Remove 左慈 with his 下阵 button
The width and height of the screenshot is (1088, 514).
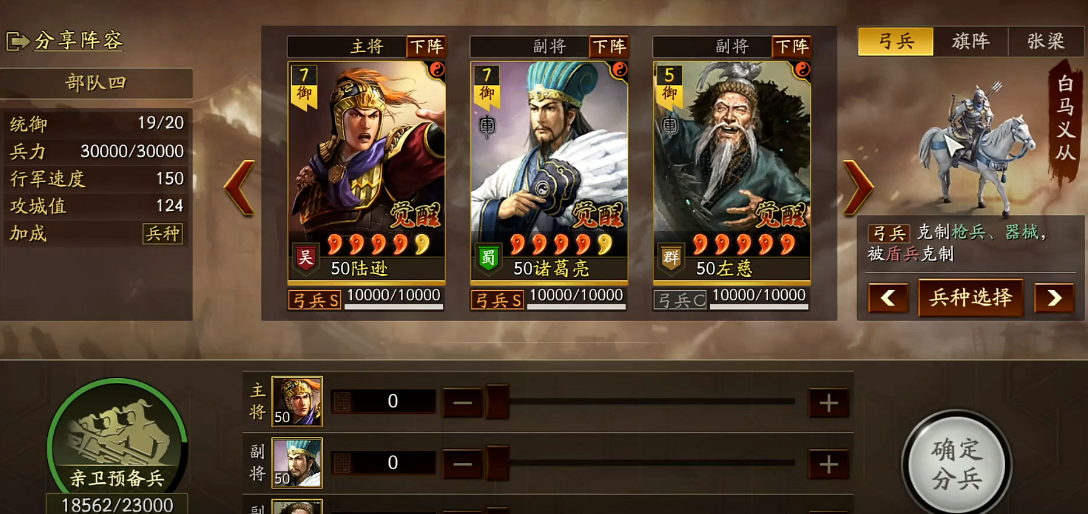pos(792,47)
